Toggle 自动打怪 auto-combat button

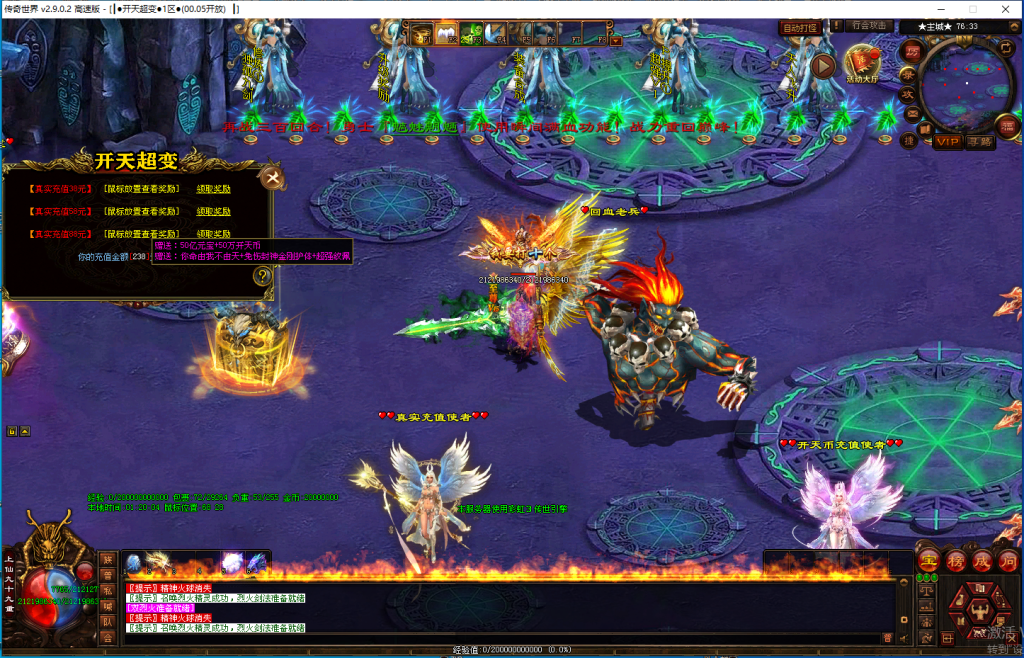point(800,27)
